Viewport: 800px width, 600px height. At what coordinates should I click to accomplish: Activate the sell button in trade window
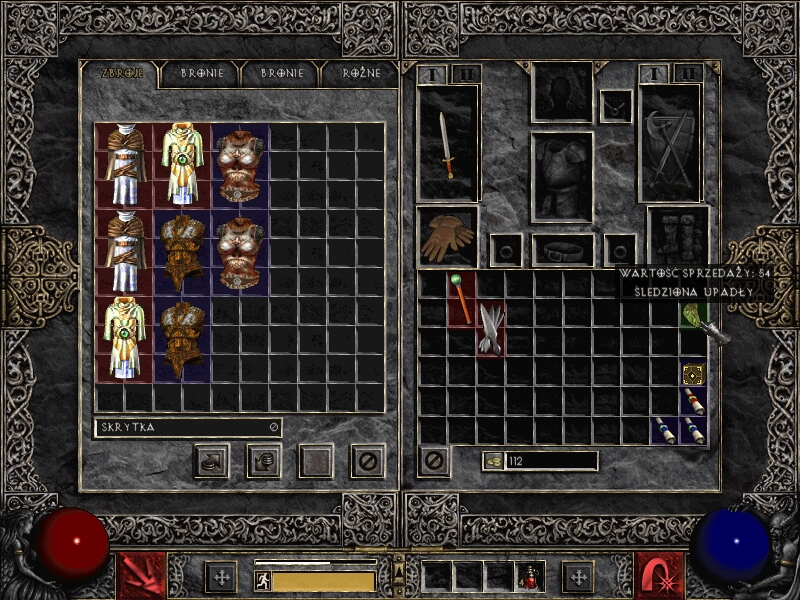263,461
